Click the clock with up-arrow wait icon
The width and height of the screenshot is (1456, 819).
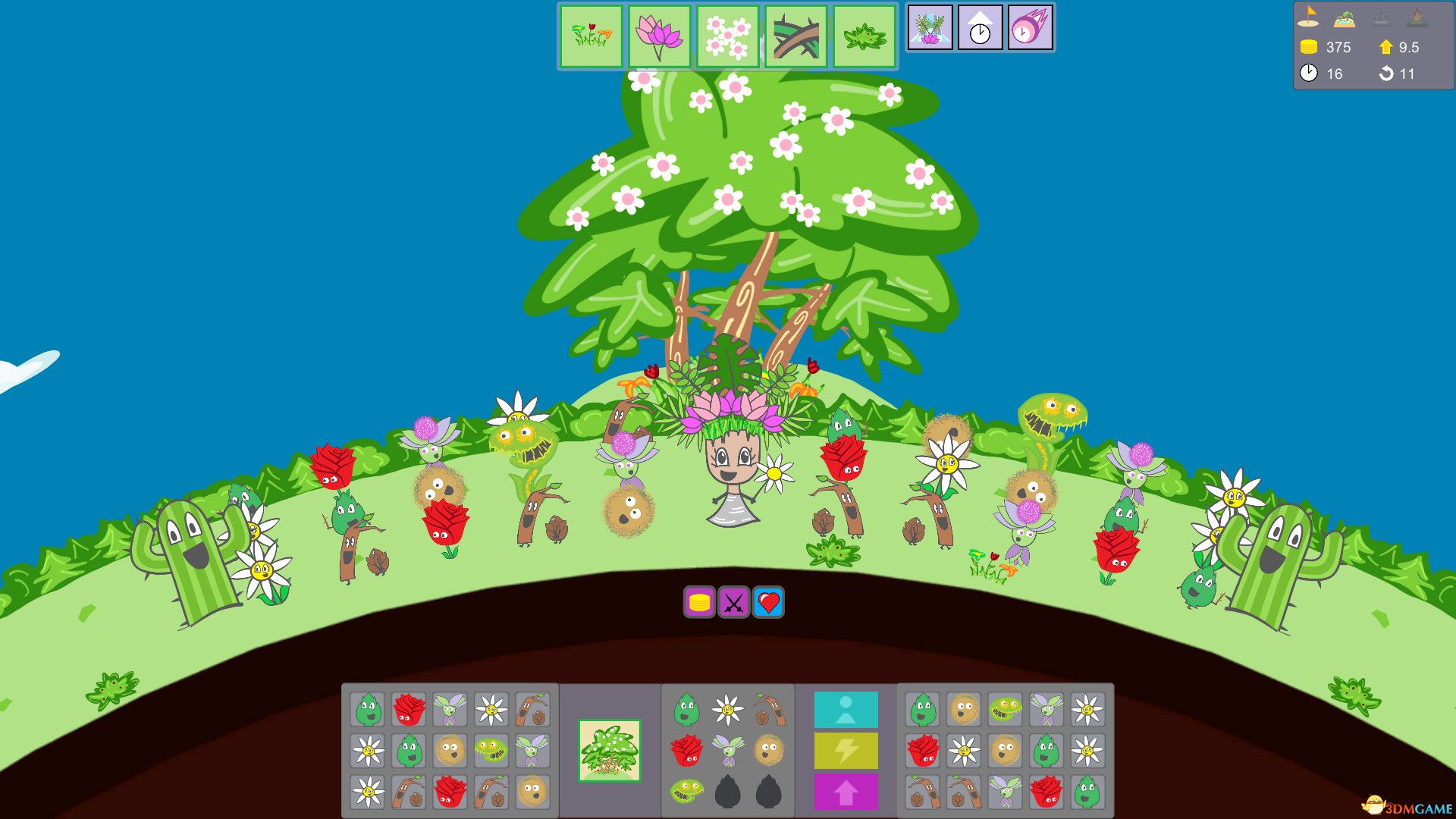click(980, 28)
